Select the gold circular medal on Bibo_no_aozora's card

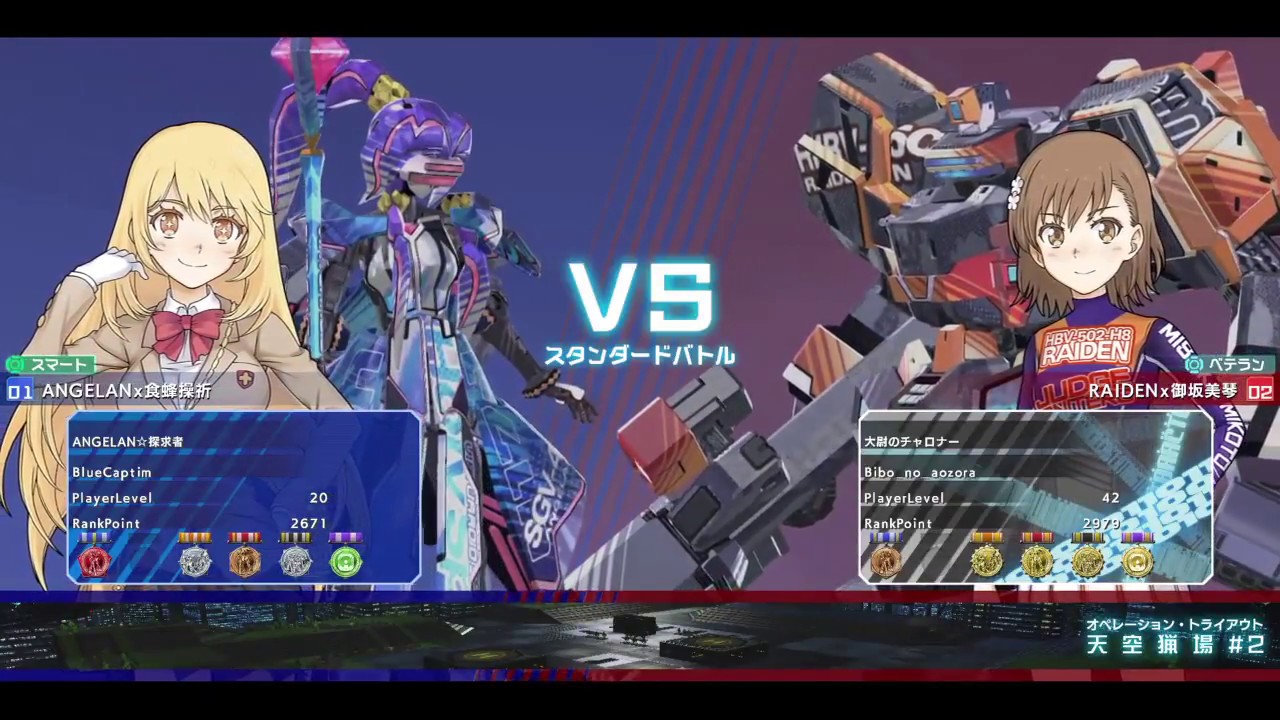coord(1140,563)
